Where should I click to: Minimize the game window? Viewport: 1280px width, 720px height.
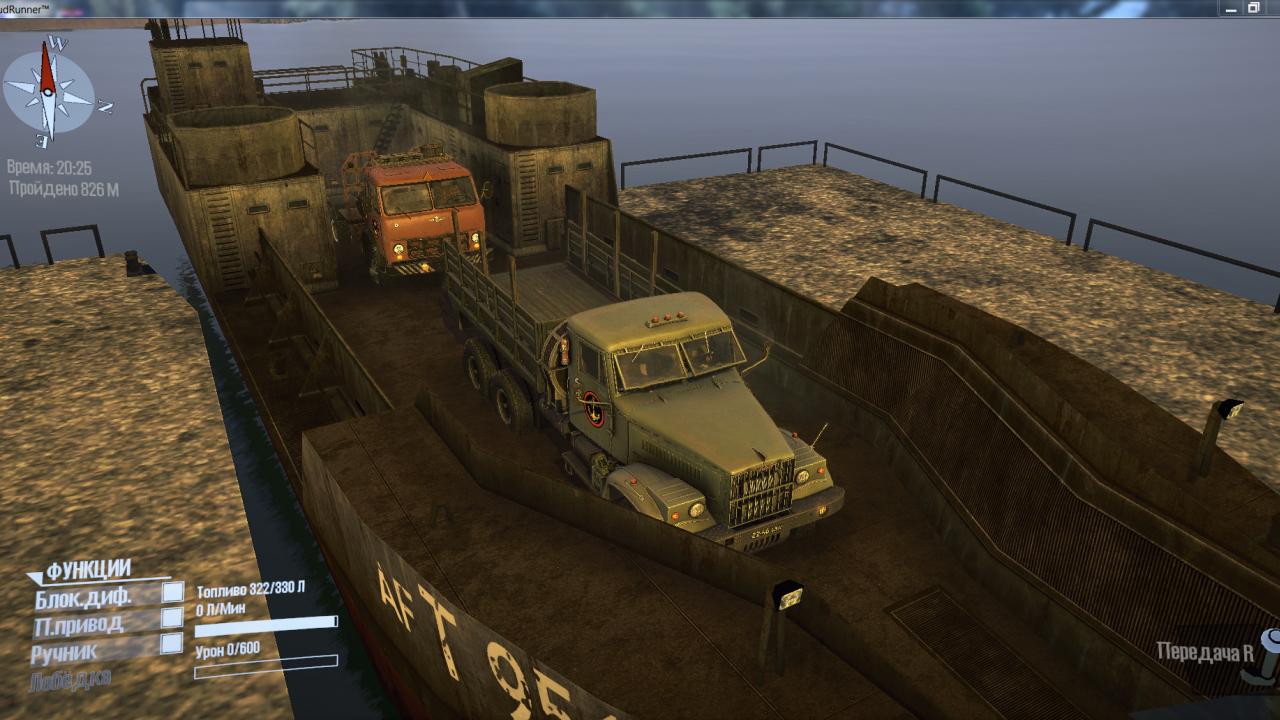point(1232,8)
